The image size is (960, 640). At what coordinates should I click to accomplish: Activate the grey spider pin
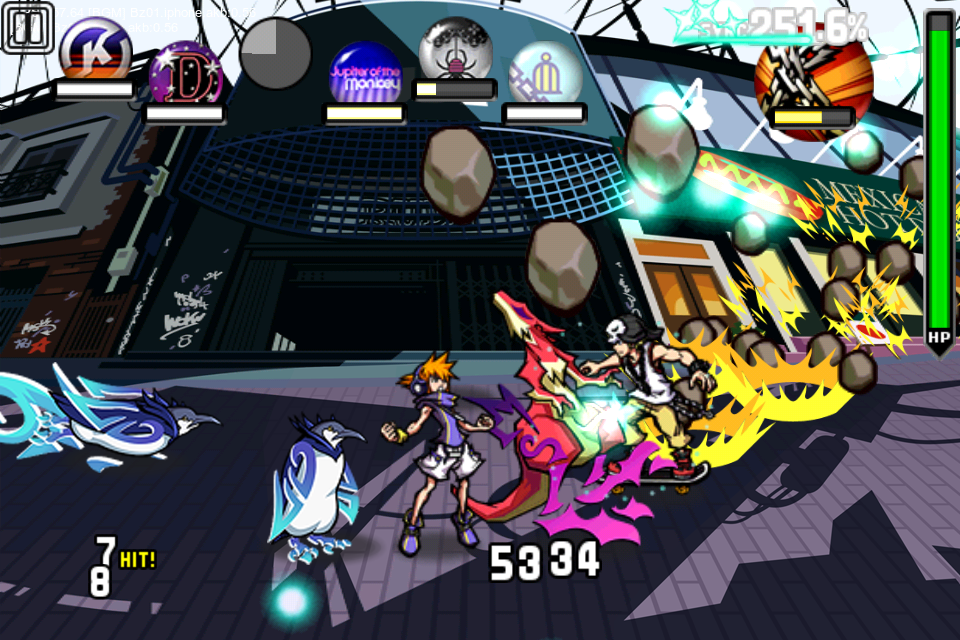point(454,50)
